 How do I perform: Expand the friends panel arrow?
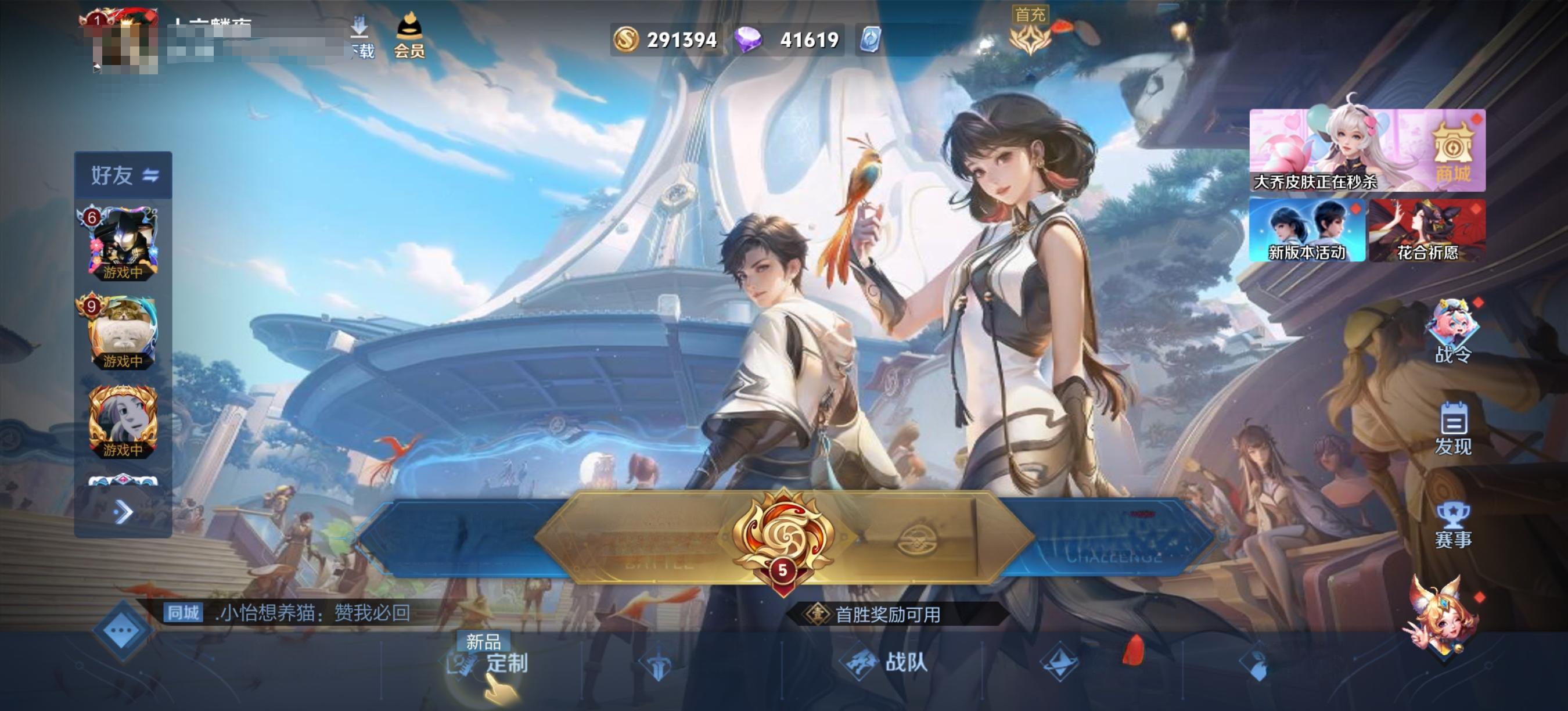123,512
